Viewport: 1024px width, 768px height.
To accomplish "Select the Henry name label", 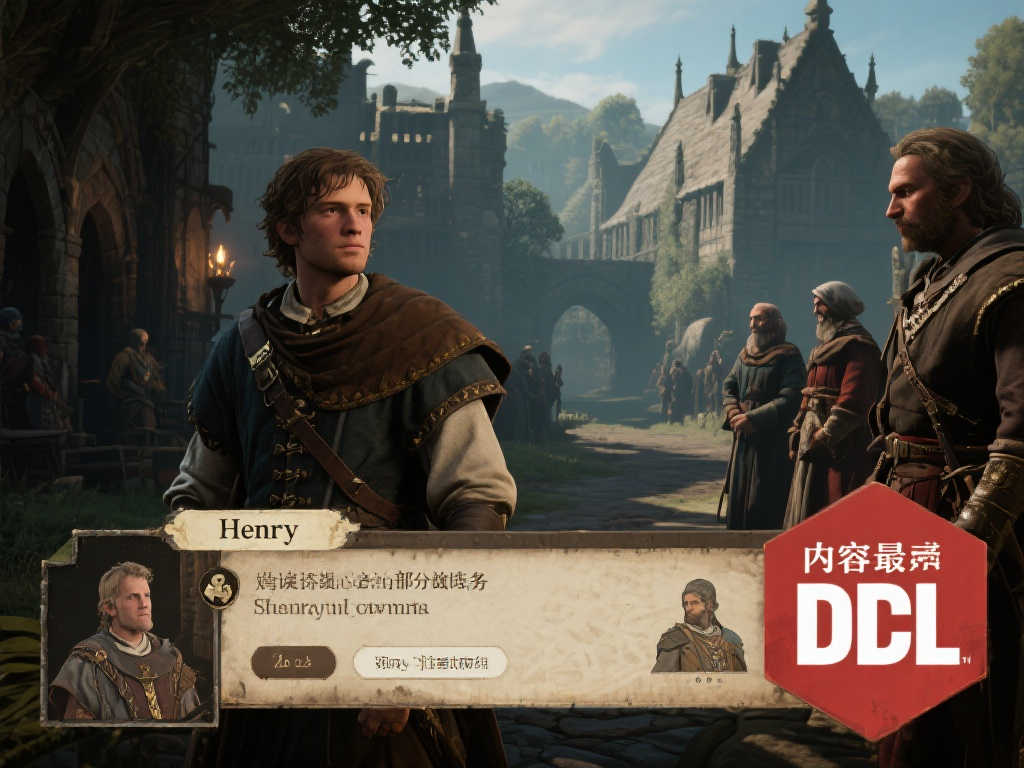I will pos(259,530).
